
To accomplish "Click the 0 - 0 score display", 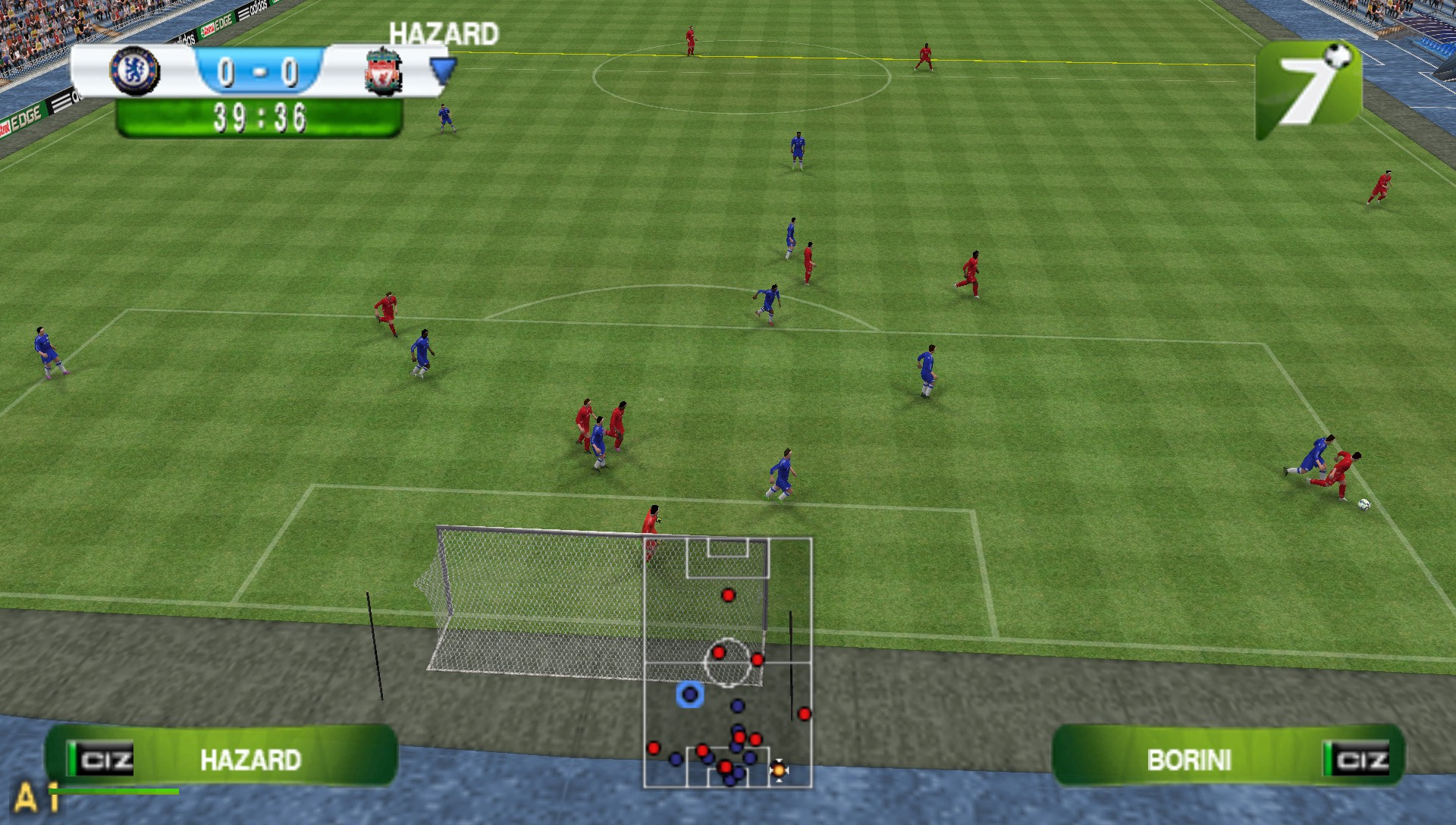I will [x=259, y=71].
